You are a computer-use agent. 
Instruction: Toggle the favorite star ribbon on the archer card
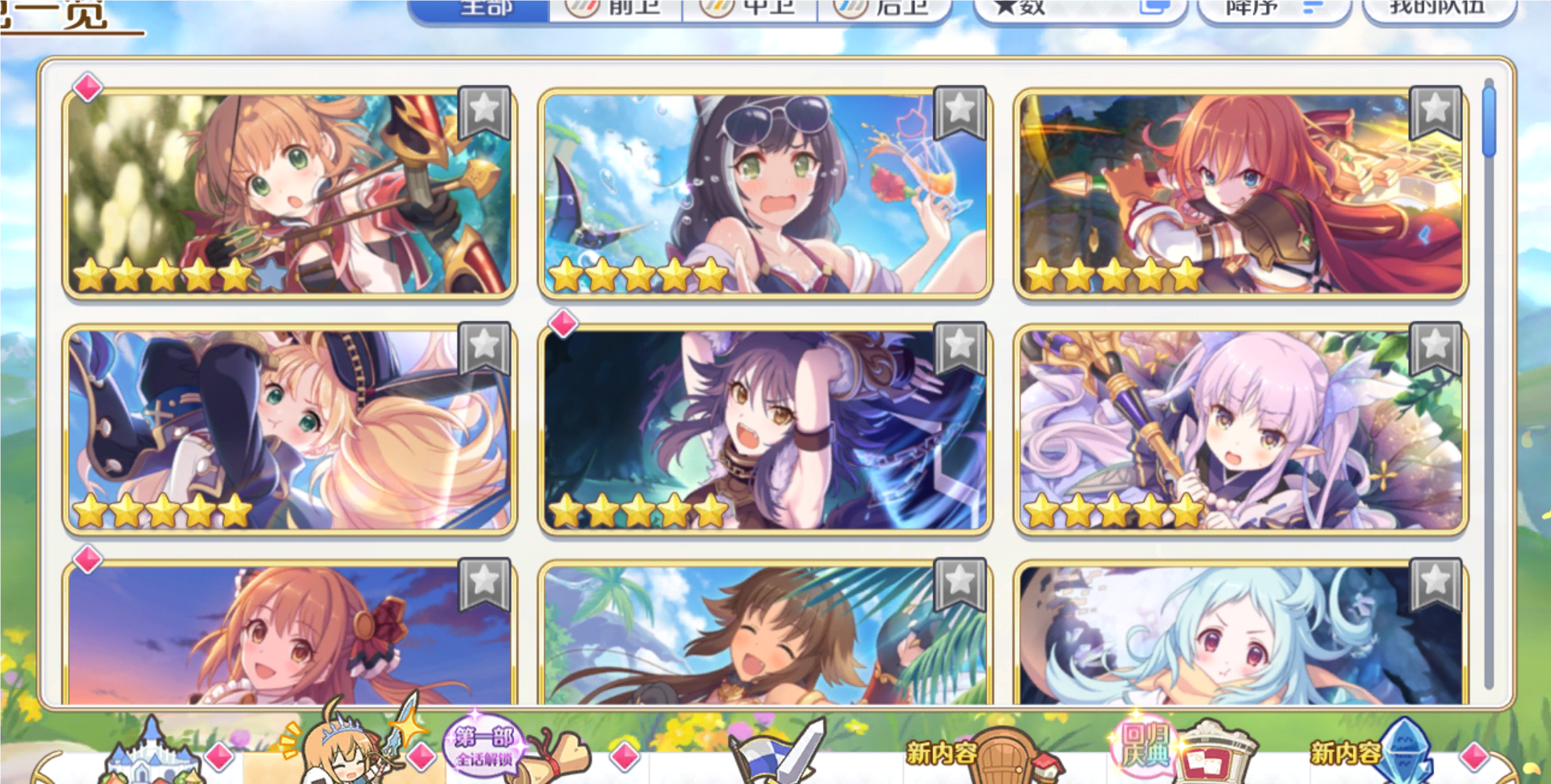coord(482,110)
